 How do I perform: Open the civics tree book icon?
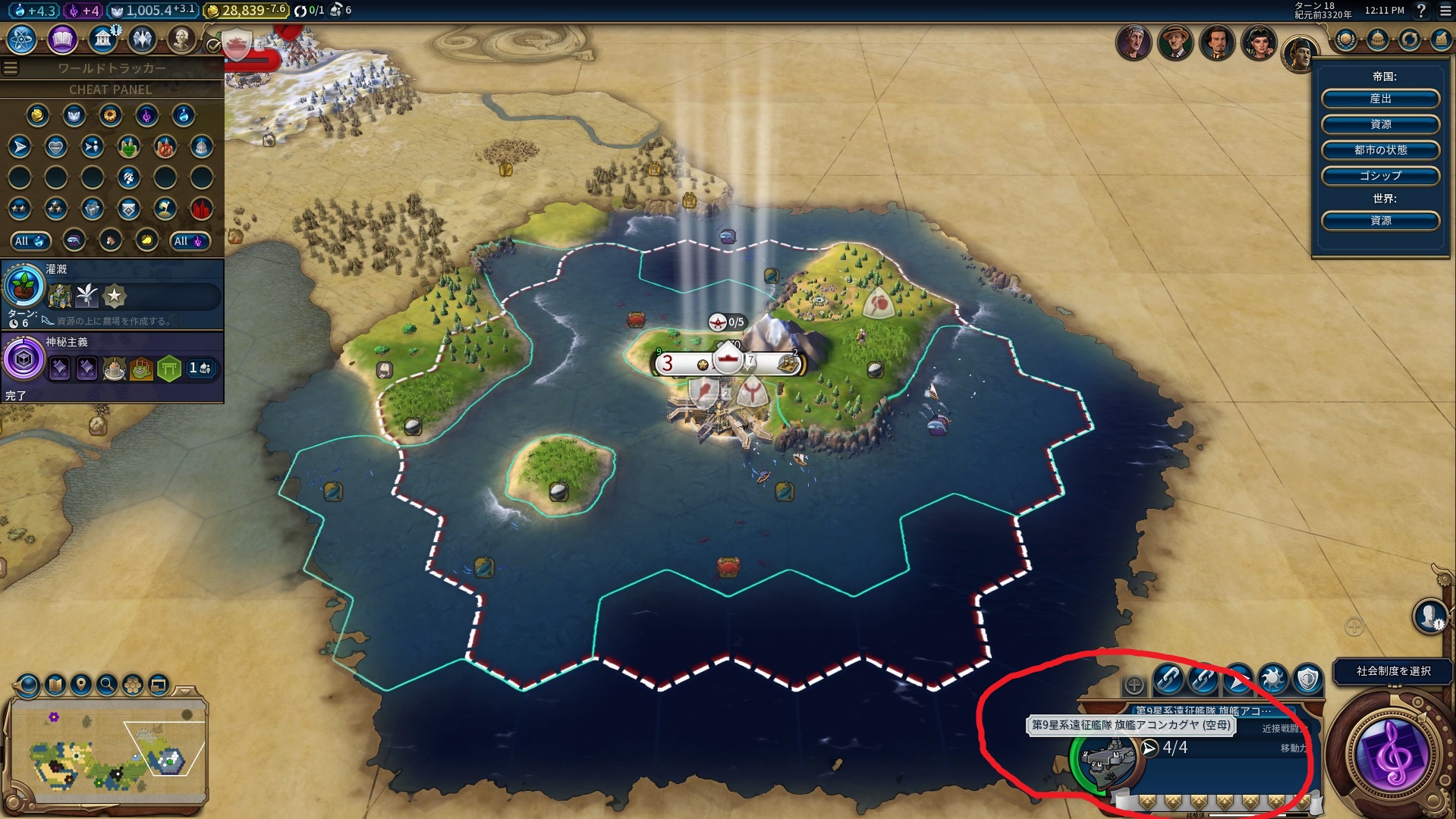[62, 39]
